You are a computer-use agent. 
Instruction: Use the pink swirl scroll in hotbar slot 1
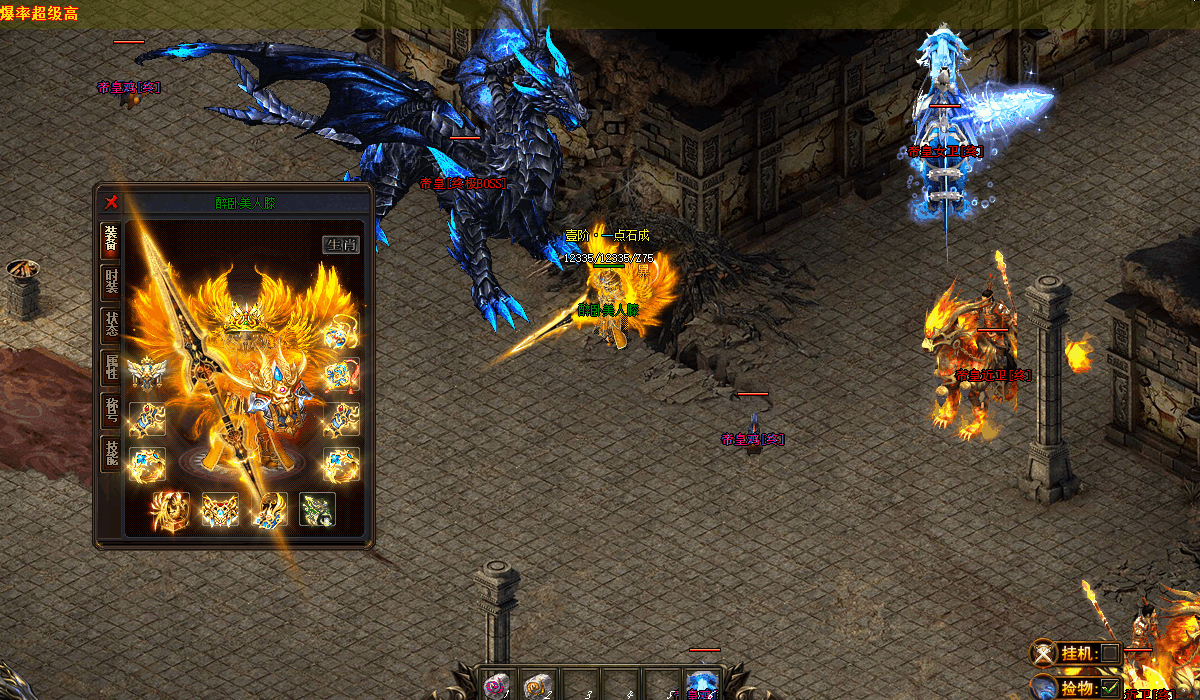[496, 686]
